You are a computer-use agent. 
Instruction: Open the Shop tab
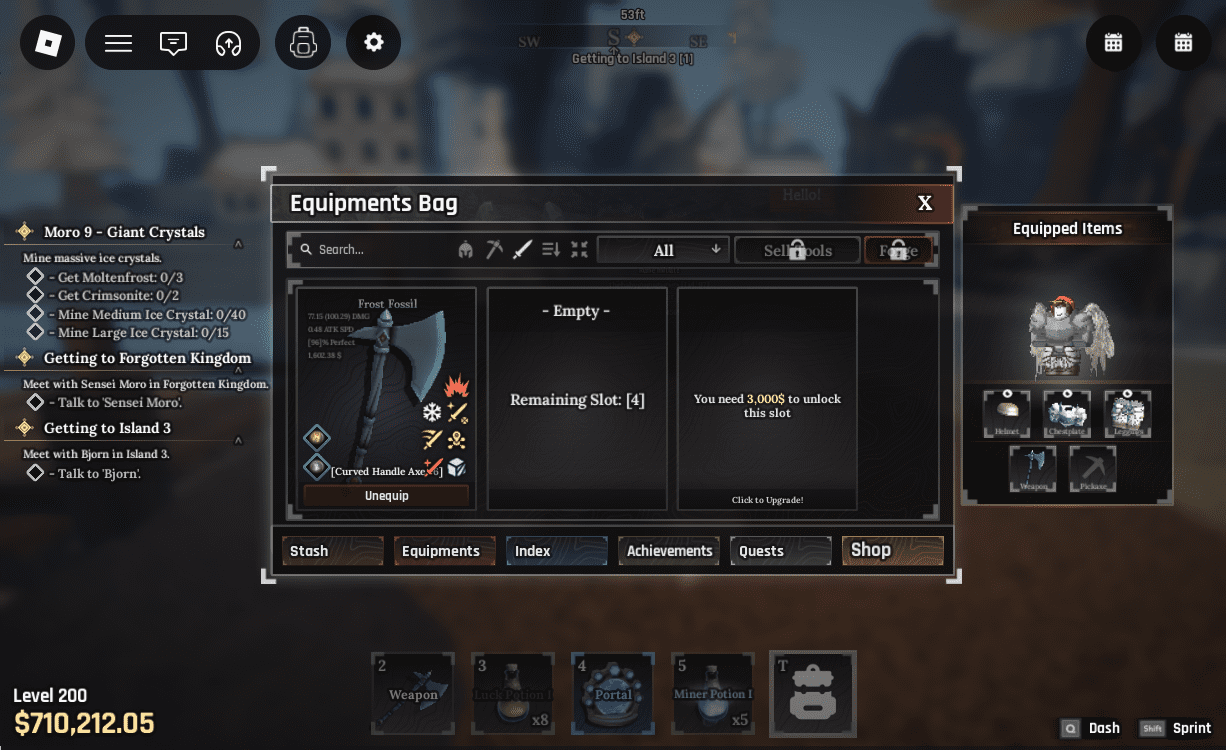892,550
